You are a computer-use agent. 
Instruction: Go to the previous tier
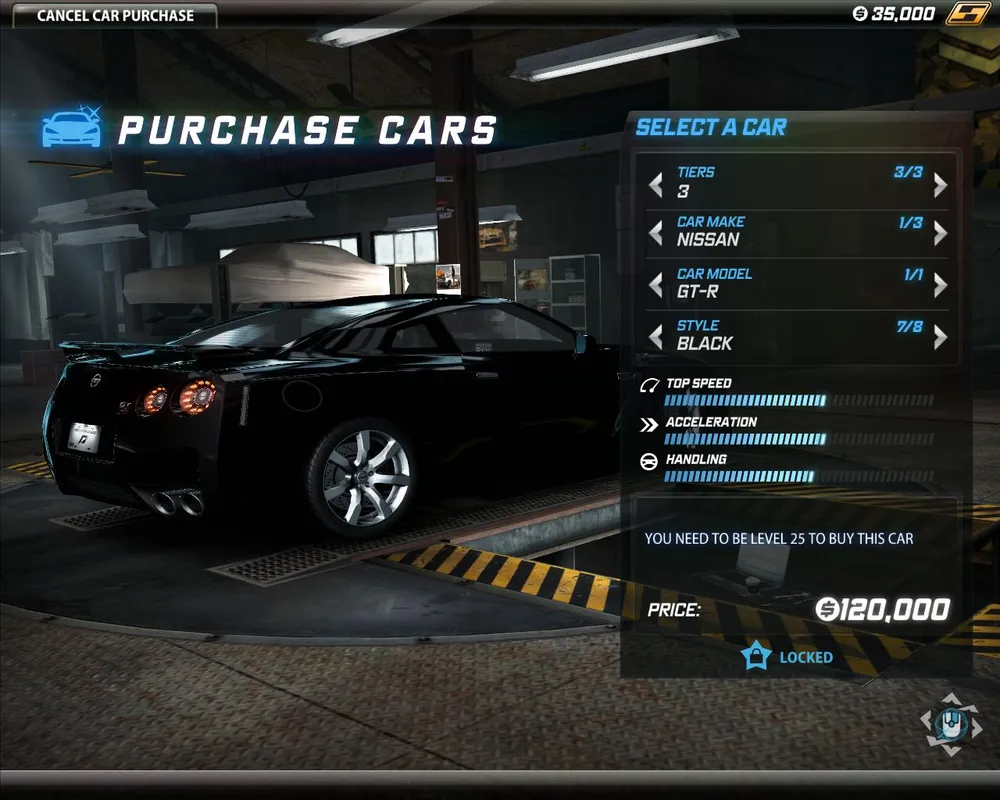point(656,184)
